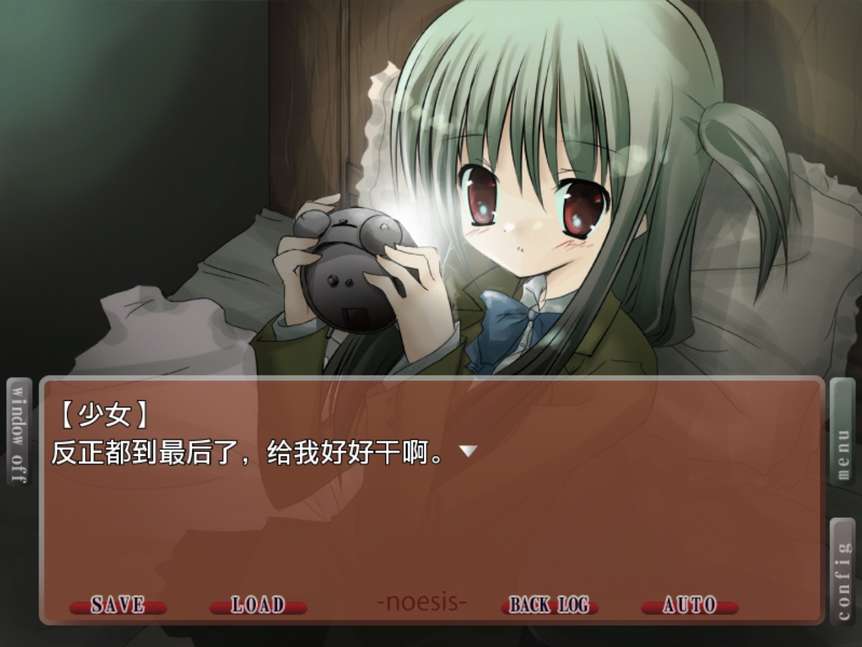The height and width of the screenshot is (647, 862).
Task: Toggle AUTO text advance mode
Action: click(x=689, y=605)
